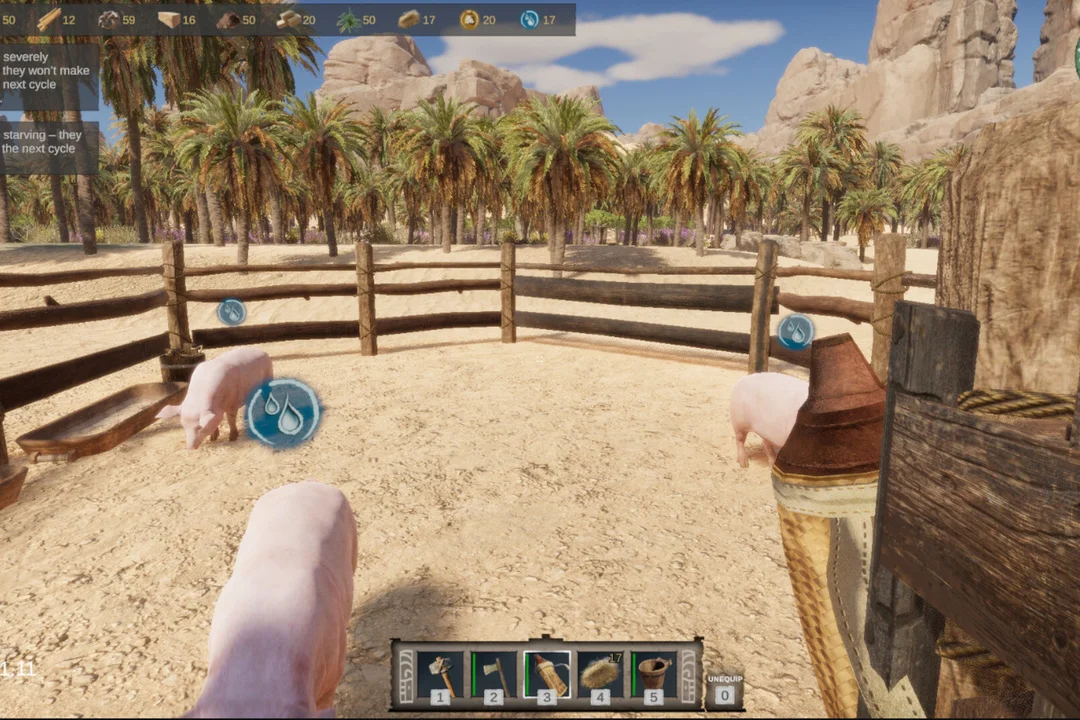
Task: Click the wood sticks resource icon
Action: tap(48, 19)
